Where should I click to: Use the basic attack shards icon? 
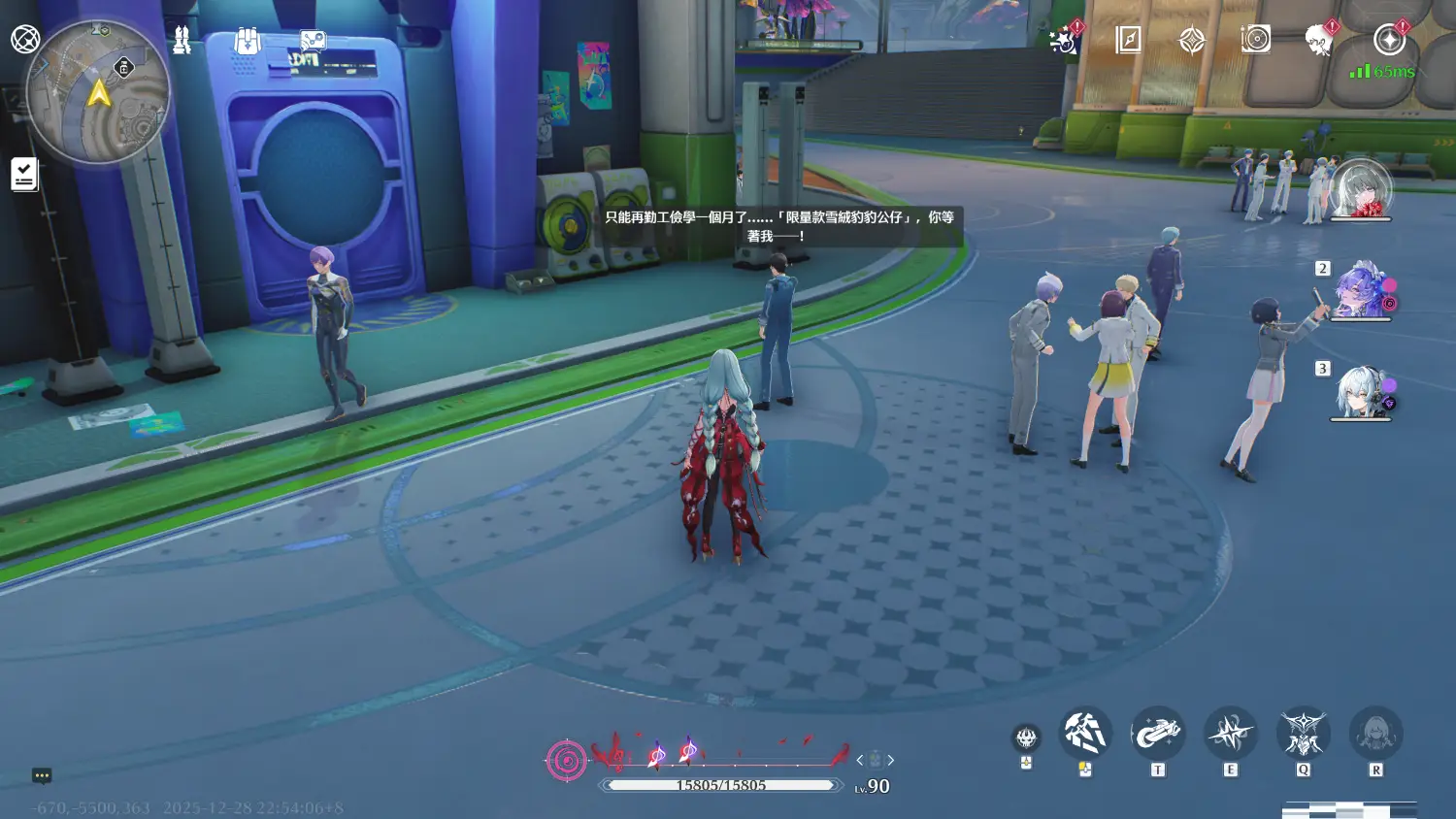tap(1085, 734)
